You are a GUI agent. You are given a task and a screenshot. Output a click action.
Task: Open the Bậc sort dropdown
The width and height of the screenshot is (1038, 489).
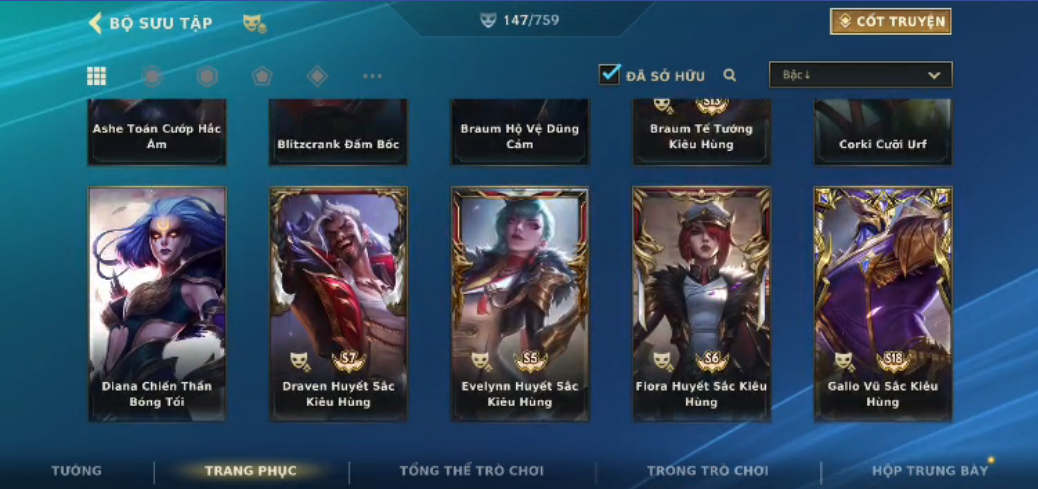tap(860, 75)
